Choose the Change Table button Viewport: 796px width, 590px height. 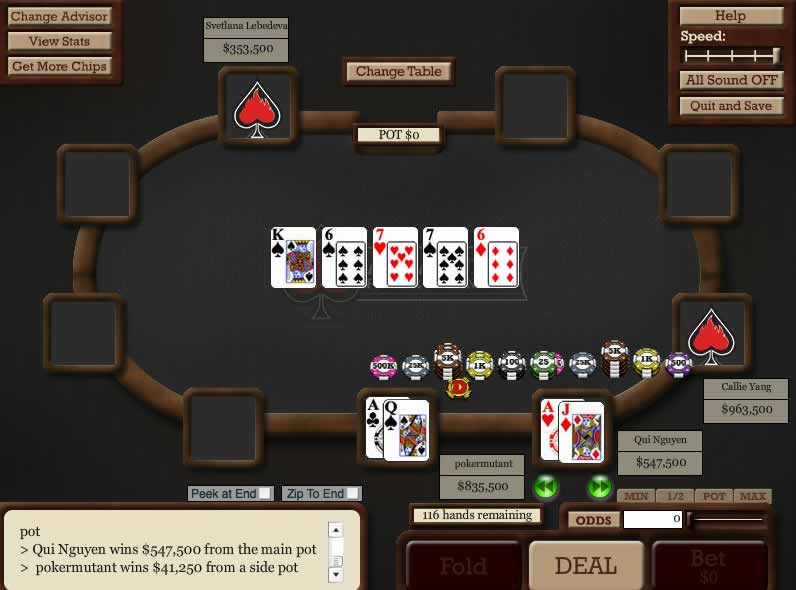pos(399,71)
